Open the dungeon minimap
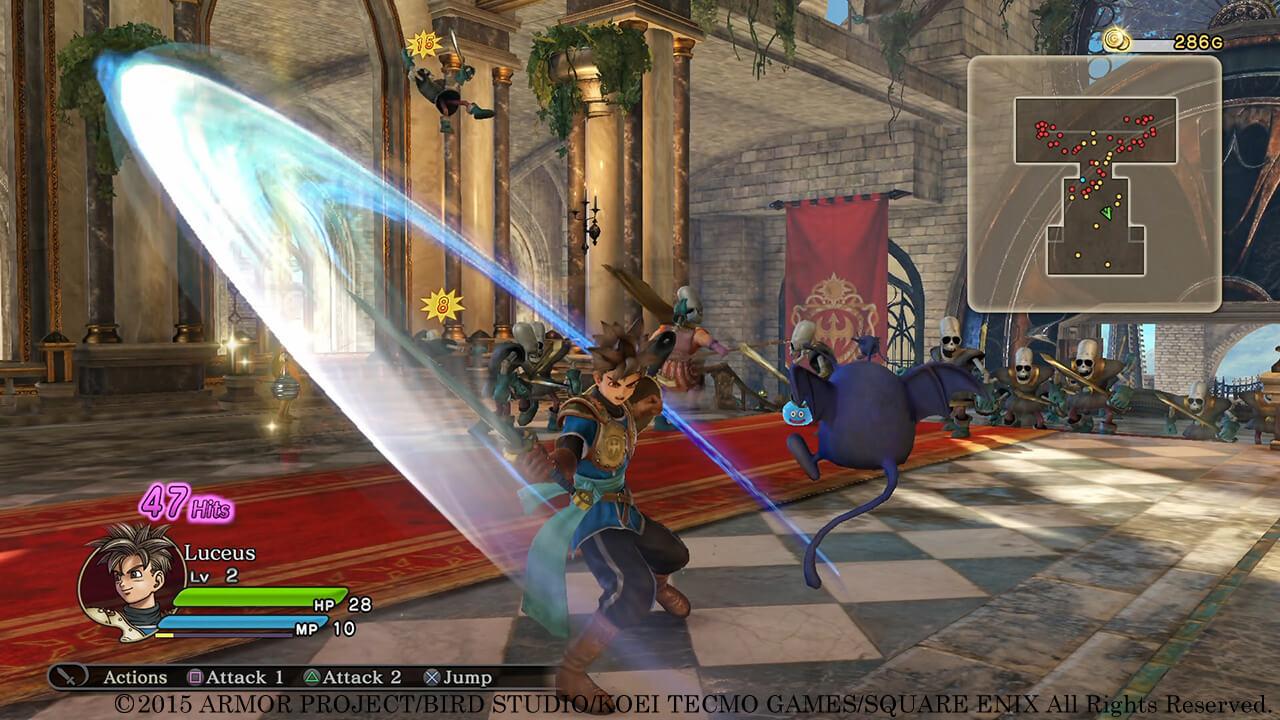The image size is (1280, 720). point(1094,183)
